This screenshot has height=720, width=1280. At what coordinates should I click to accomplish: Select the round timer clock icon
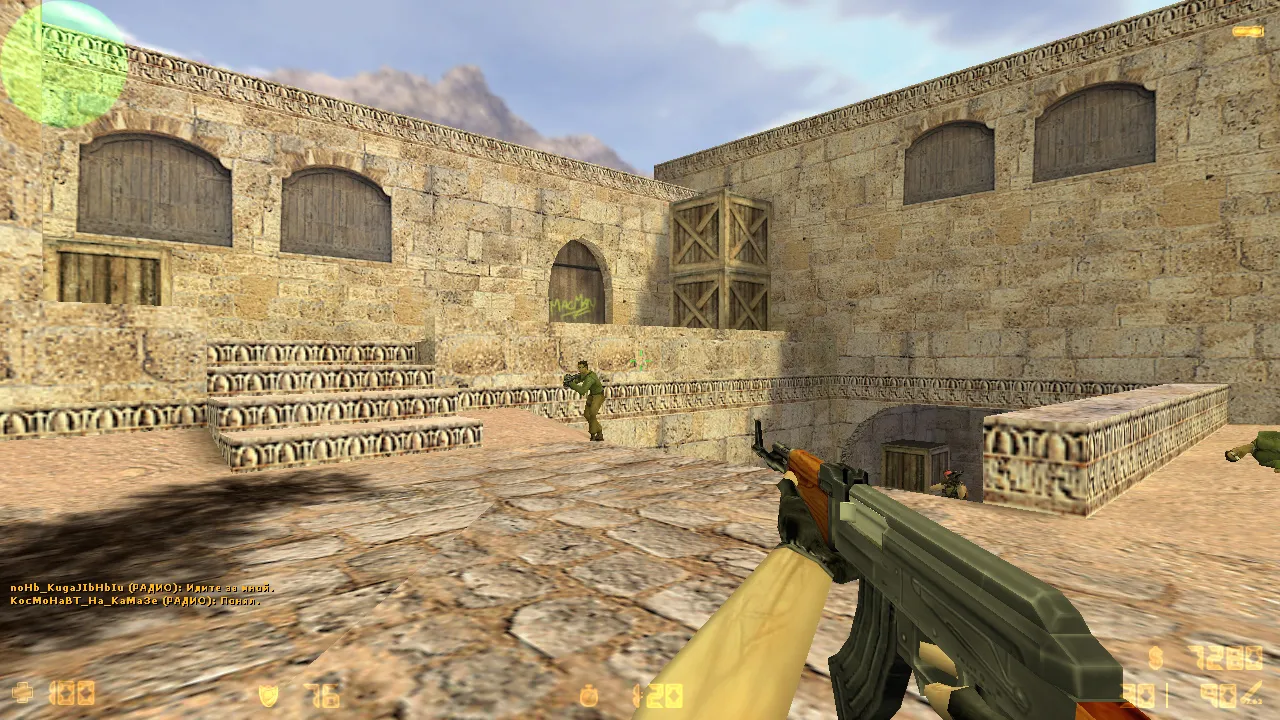pos(590,695)
